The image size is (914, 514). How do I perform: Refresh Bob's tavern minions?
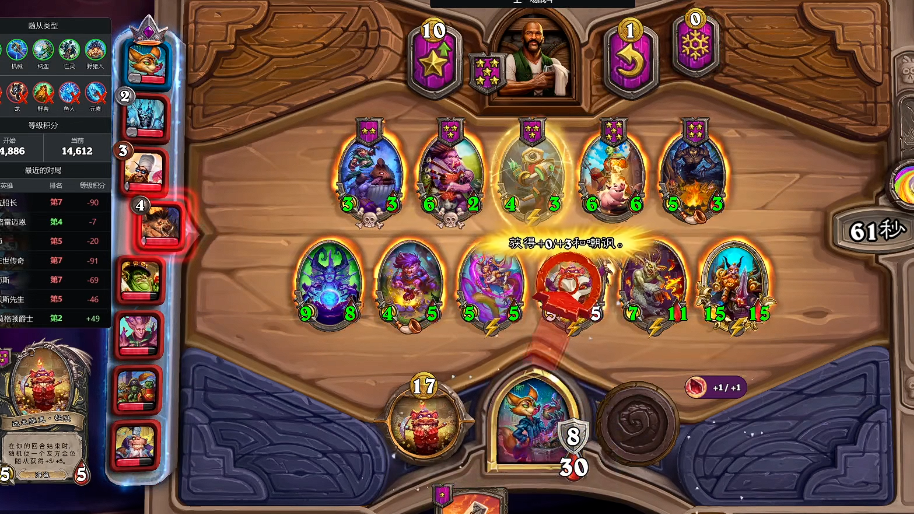[630, 60]
